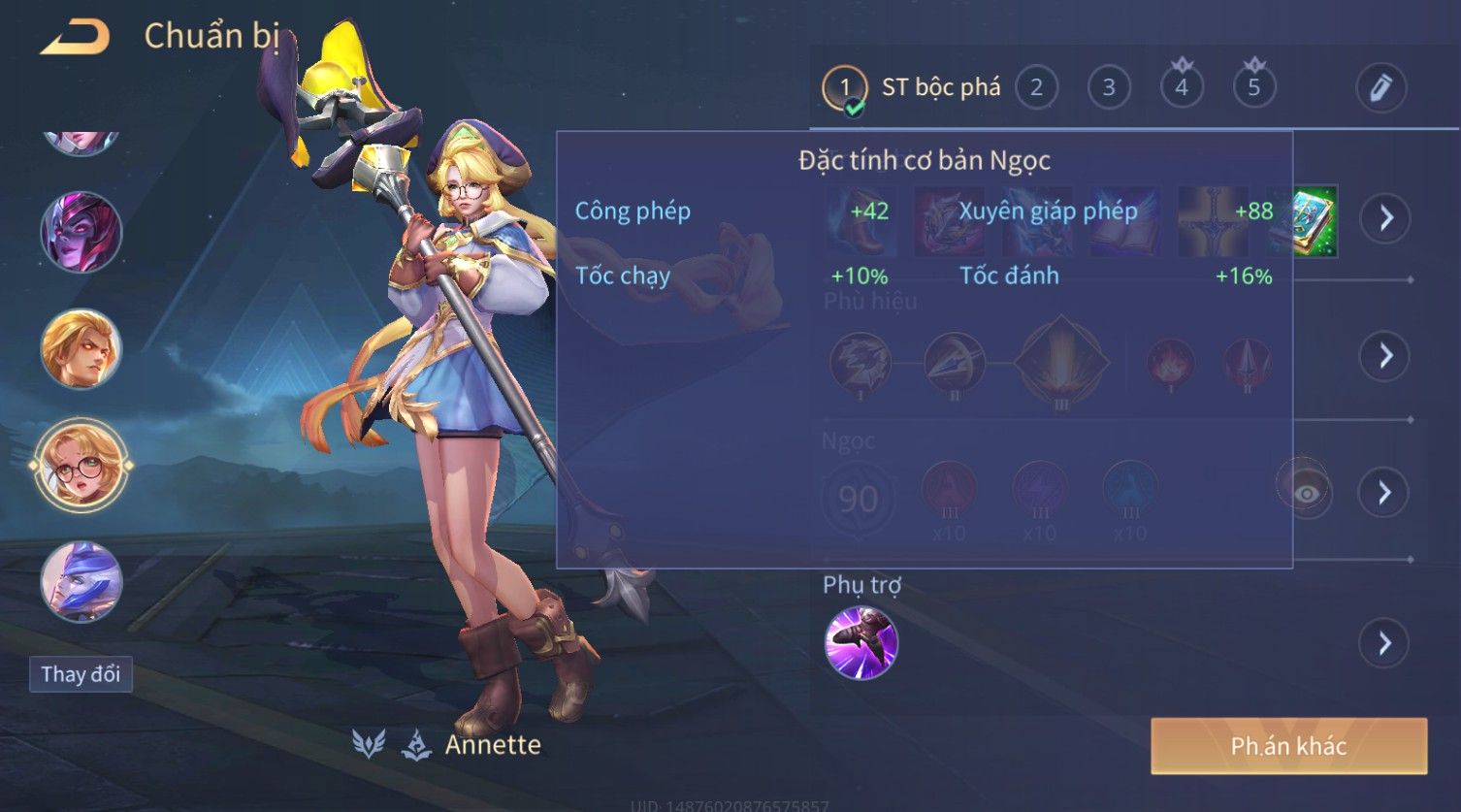Select the purple boot support spell icon
Screen dimensions: 1461x812
[860, 643]
